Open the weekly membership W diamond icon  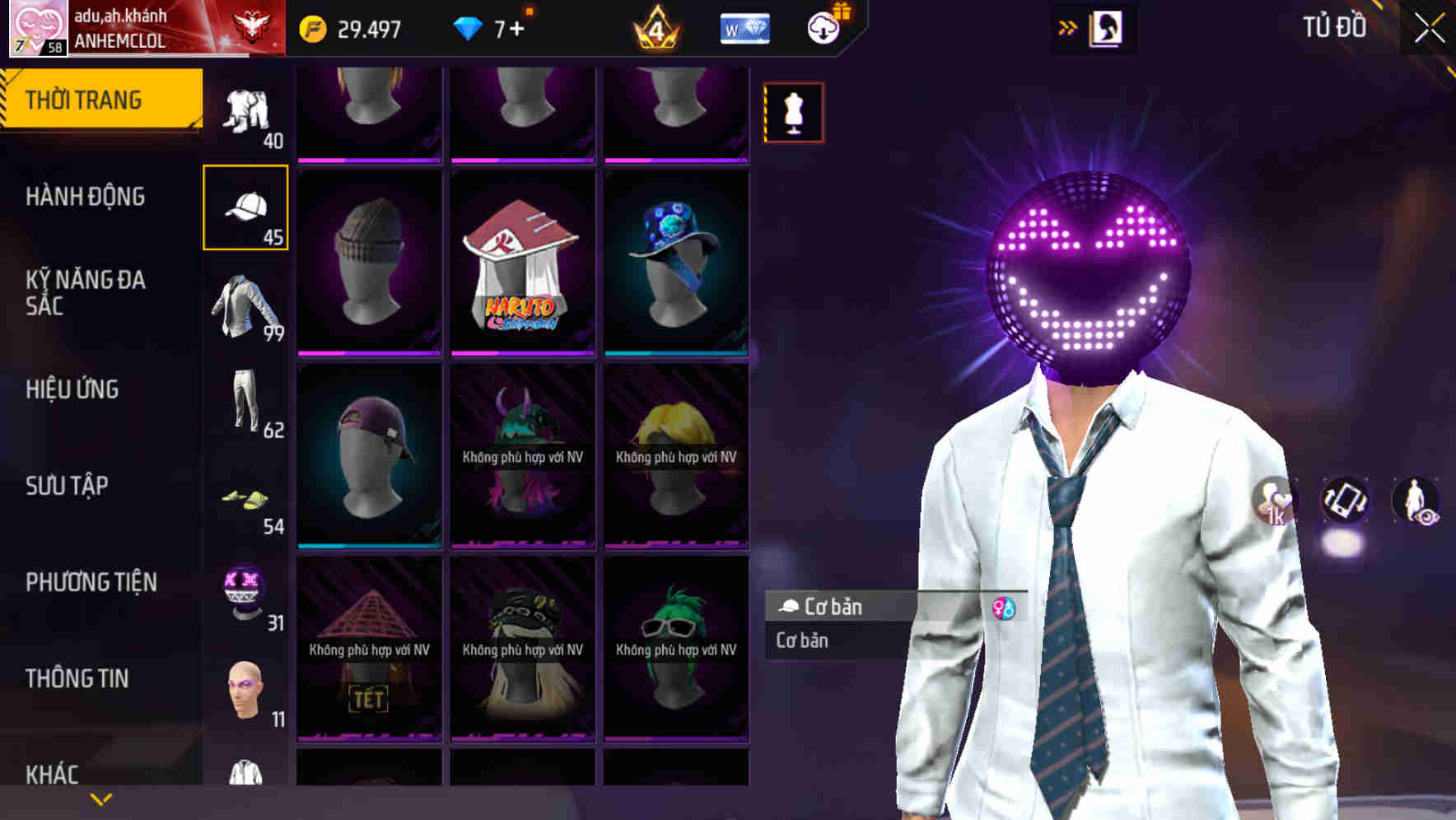(744, 27)
